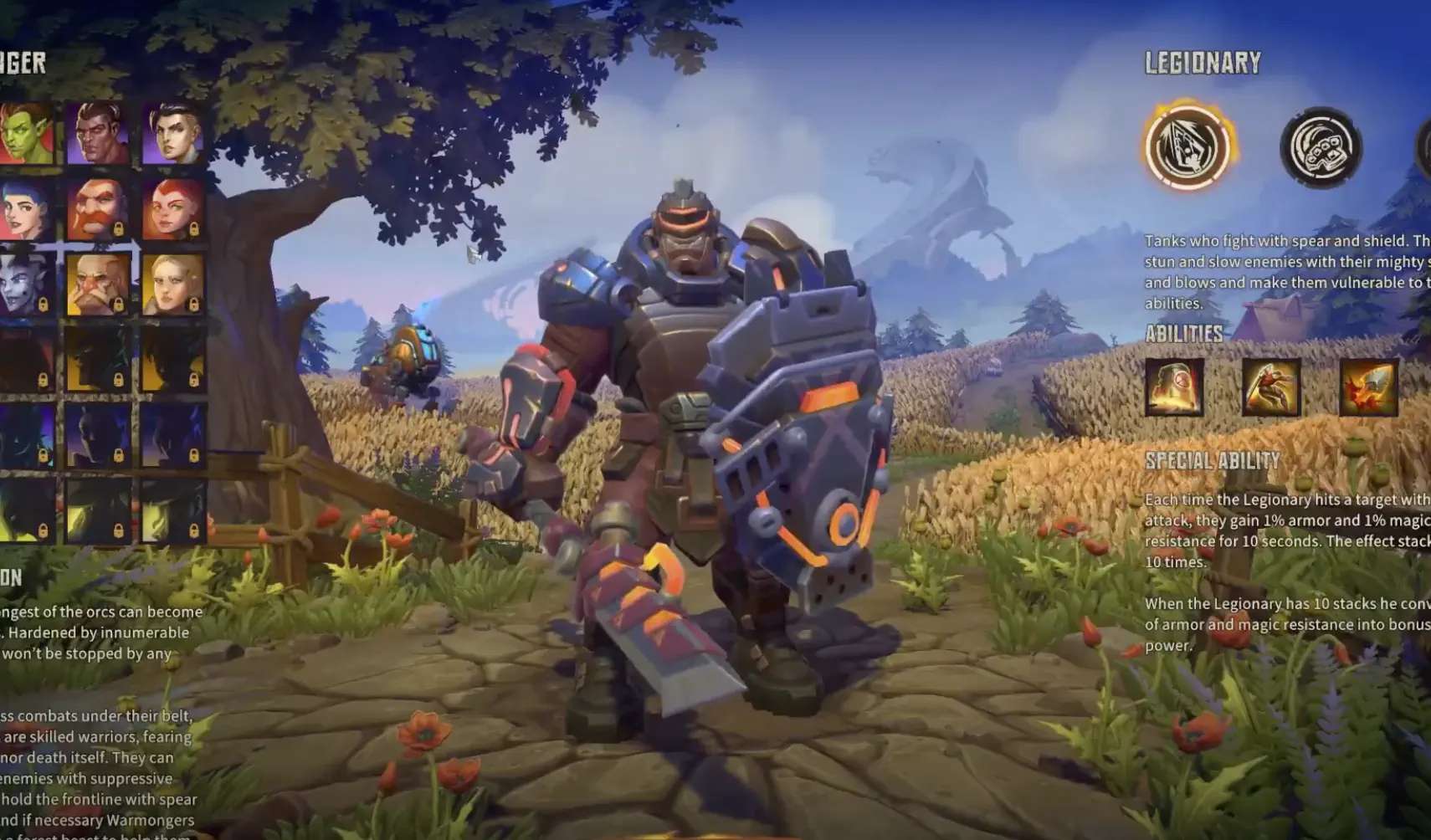Select the green orc character portrait
1431x840 pixels.
23,132
